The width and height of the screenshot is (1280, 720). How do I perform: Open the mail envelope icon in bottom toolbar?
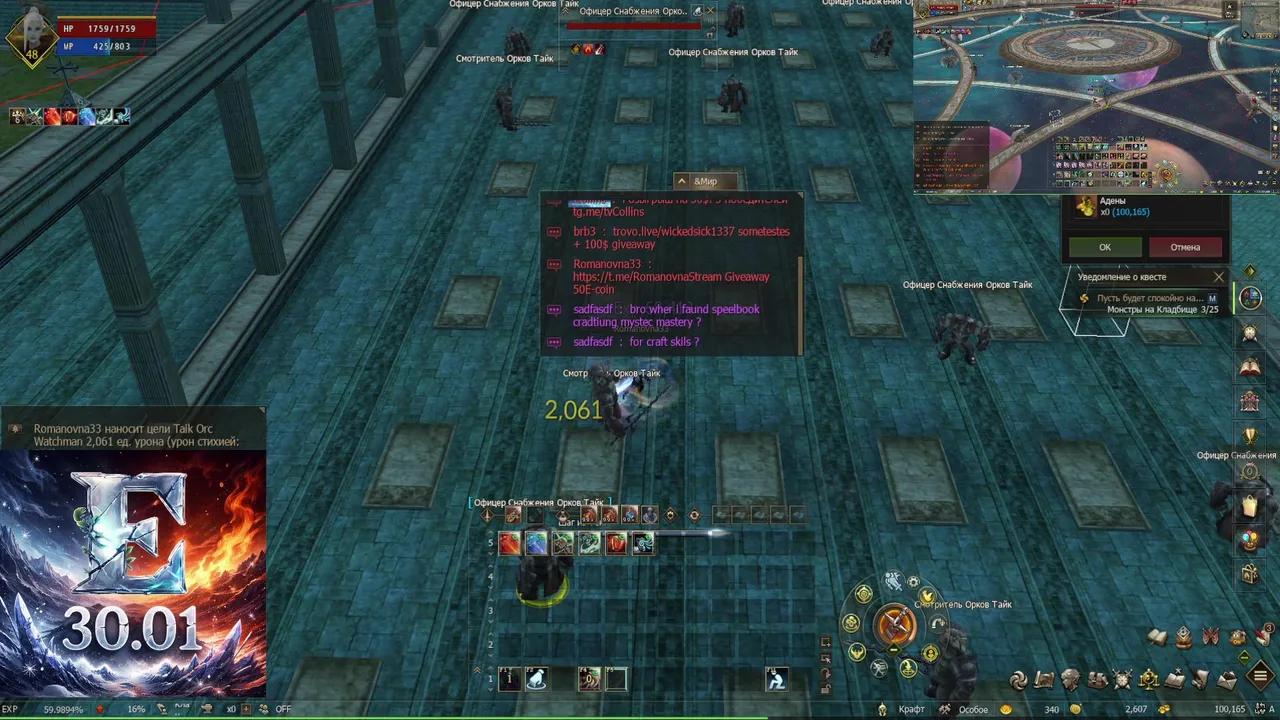1228,680
